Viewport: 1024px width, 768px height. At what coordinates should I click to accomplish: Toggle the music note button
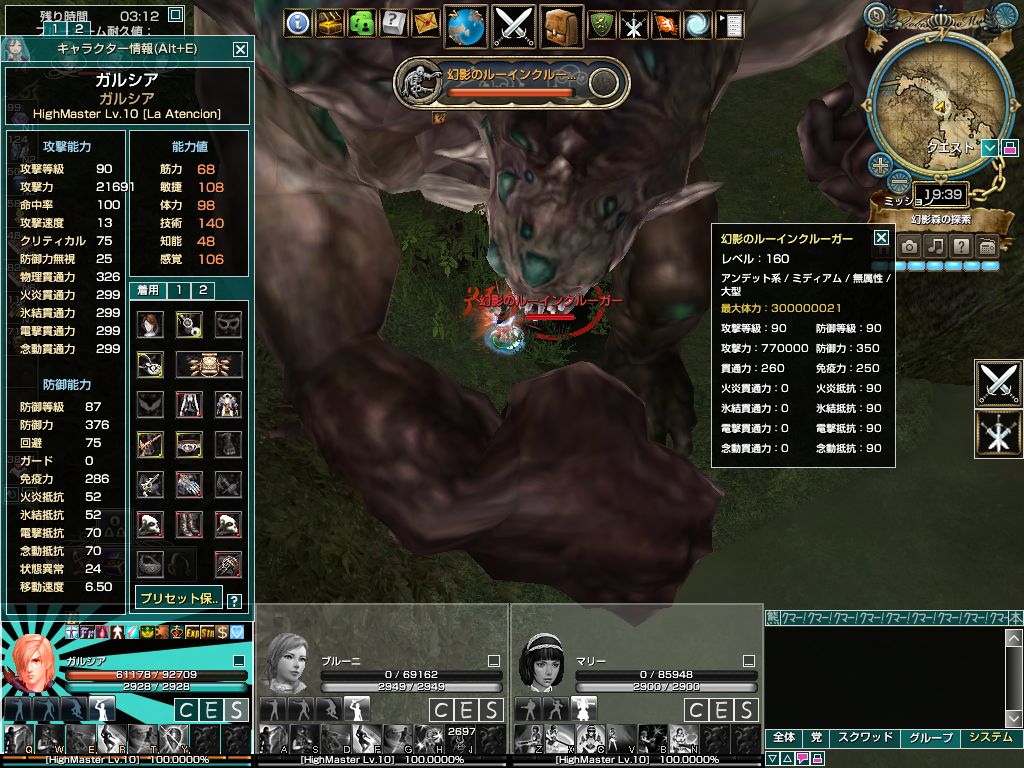[x=935, y=246]
